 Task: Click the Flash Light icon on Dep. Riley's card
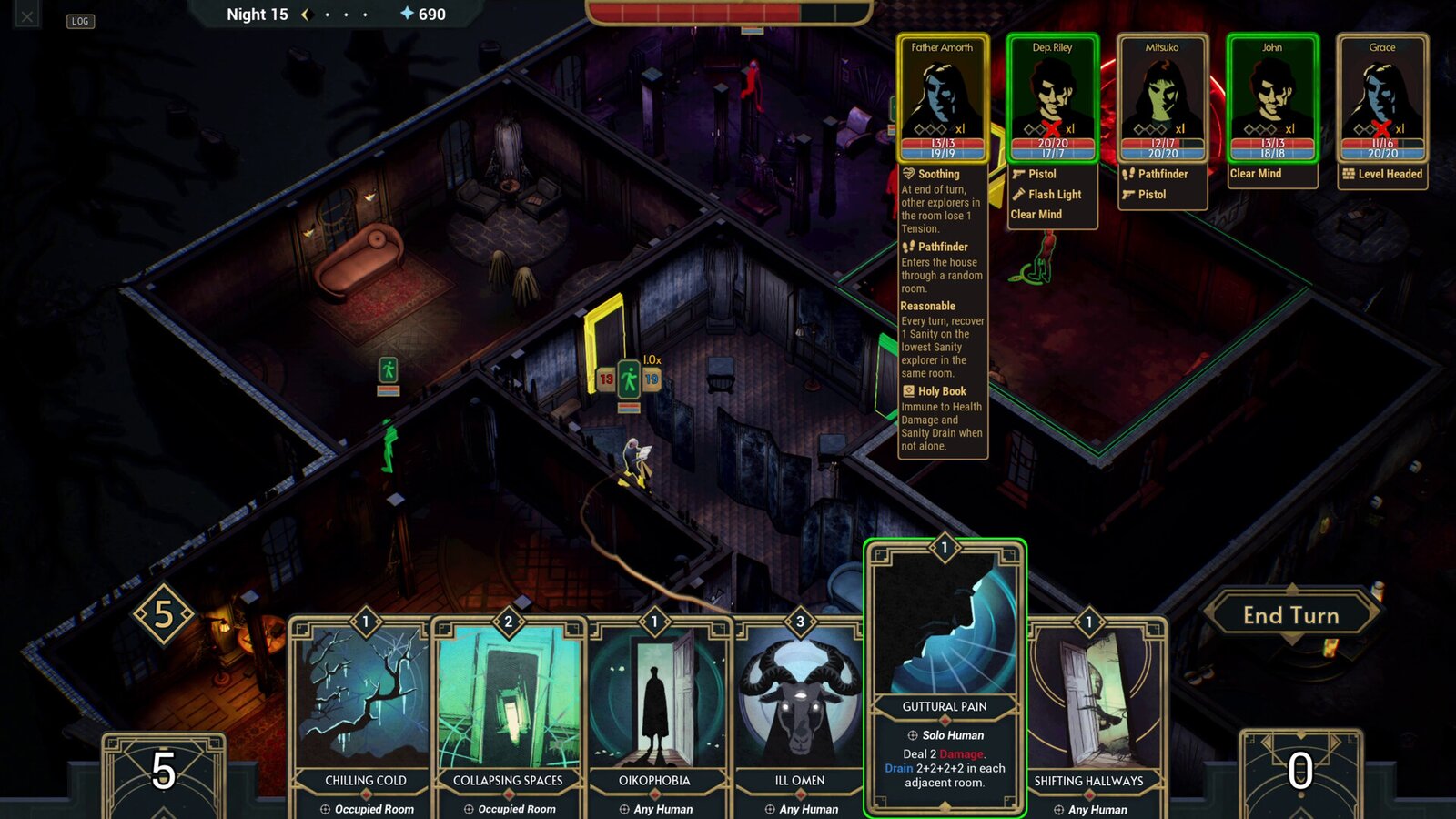[1016, 194]
